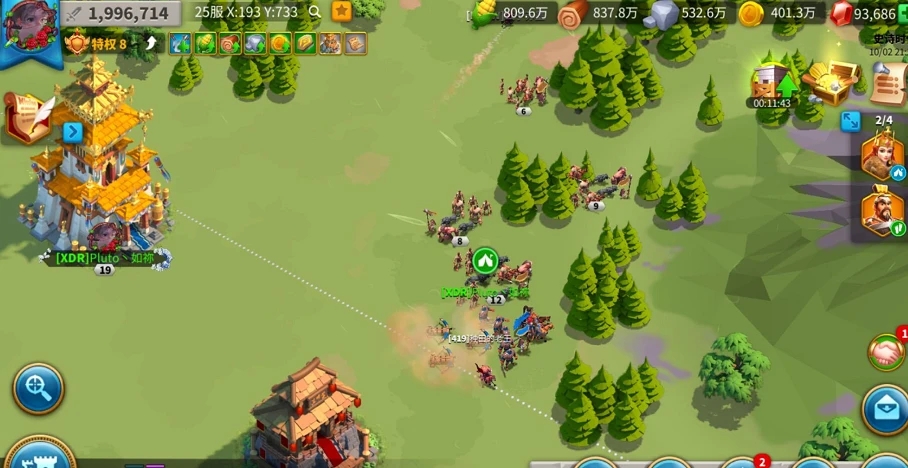Click the blue arrow expander beside the quest scroll
The width and height of the screenshot is (908, 468).
tap(72, 132)
